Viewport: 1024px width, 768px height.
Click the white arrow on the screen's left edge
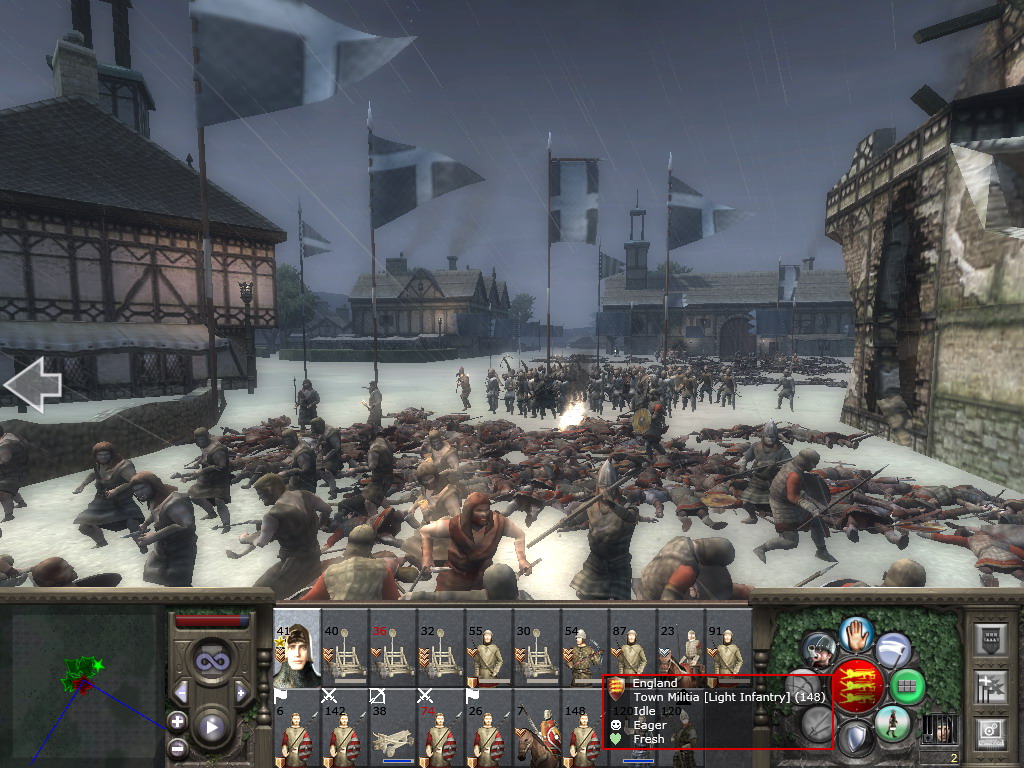tap(32, 385)
